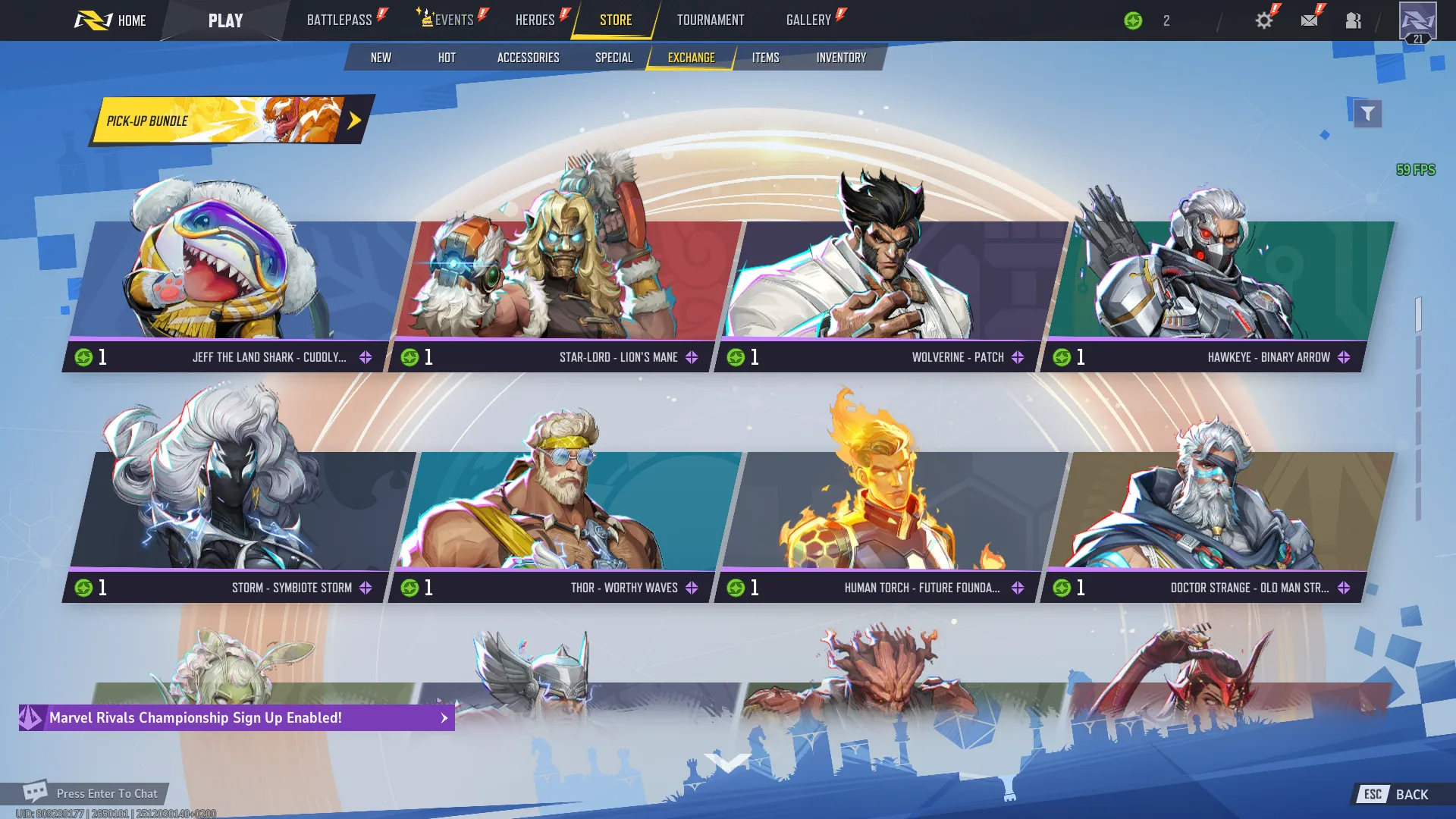The image size is (1456, 819).
Task: Switch to the Inventory tab
Action: click(x=841, y=57)
